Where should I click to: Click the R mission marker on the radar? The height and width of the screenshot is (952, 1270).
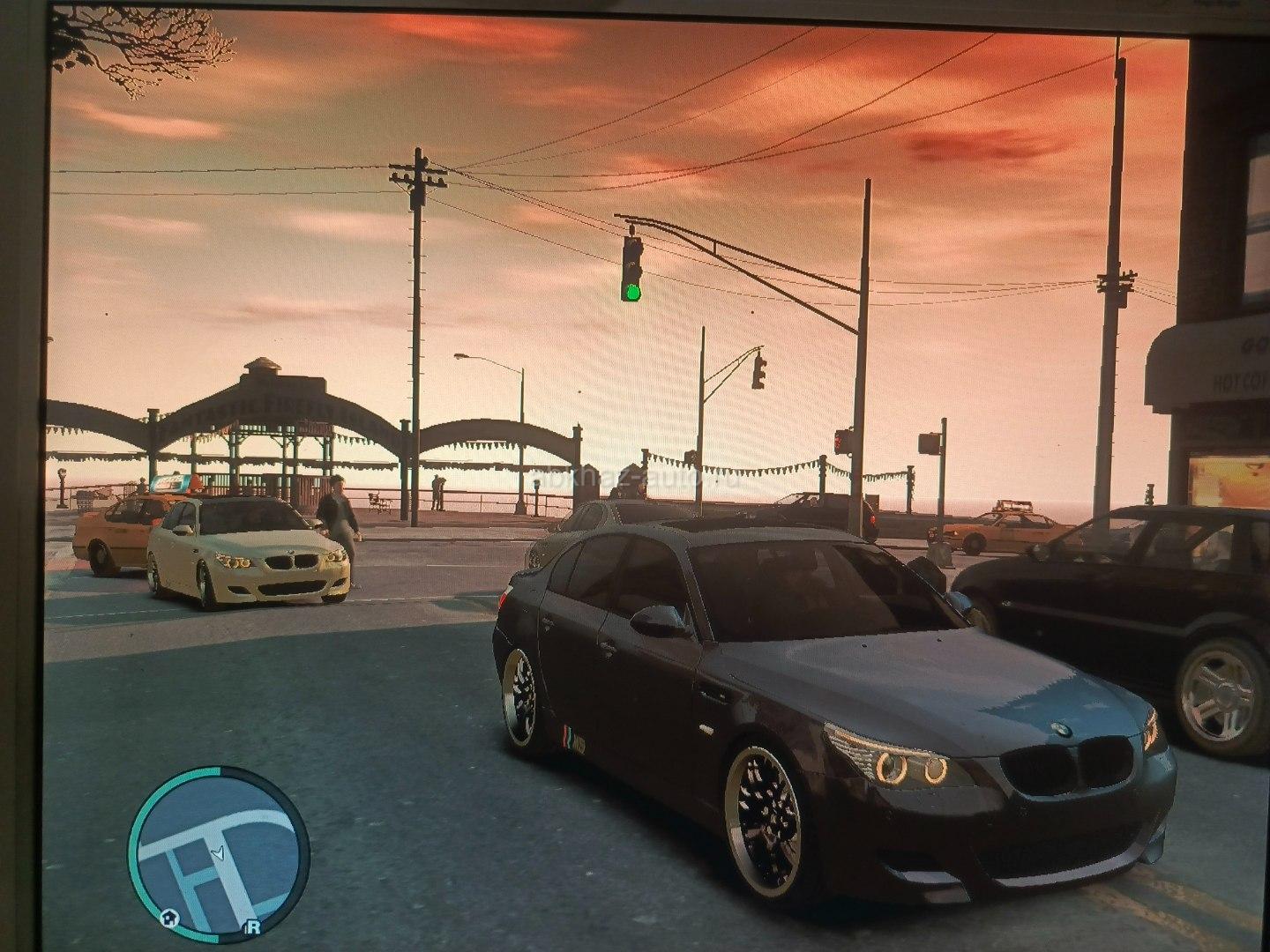coord(253,926)
